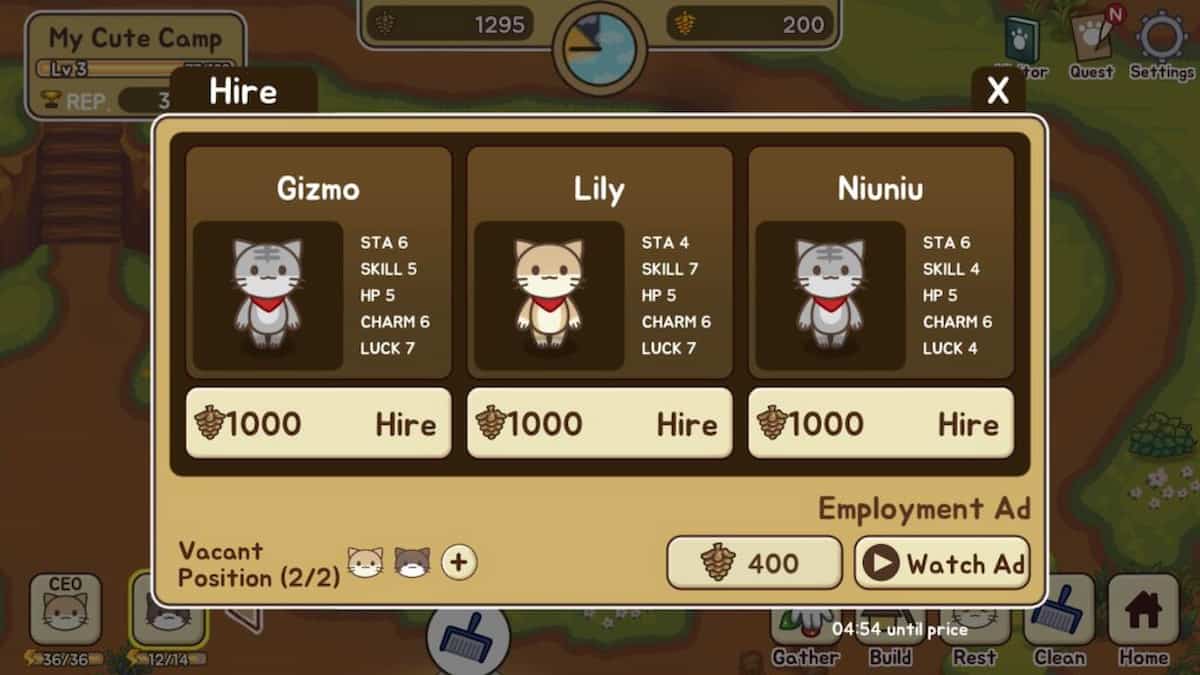This screenshot has width=1200, height=675.
Task: Select the CEO cat card
Action: pos(65,610)
